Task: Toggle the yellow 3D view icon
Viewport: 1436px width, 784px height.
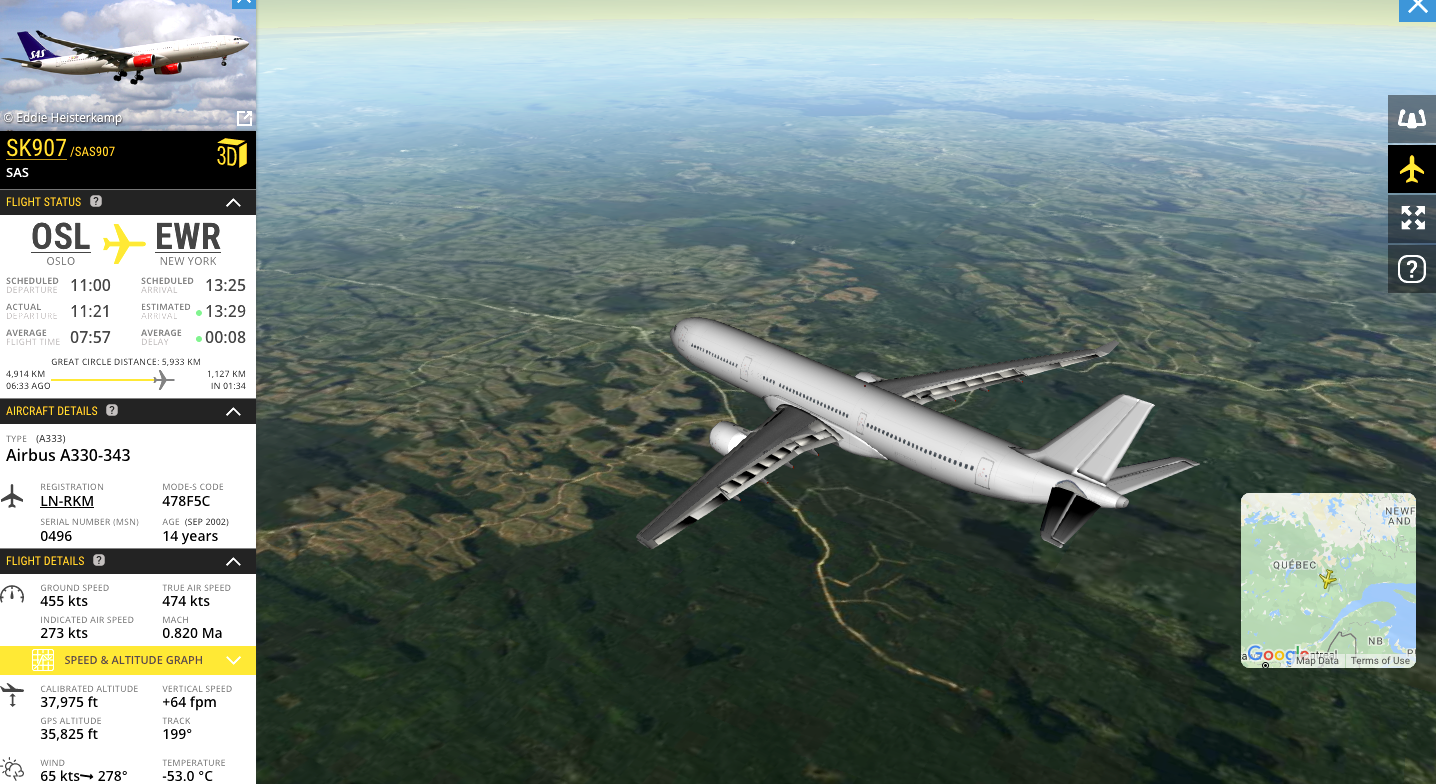Action: (231, 154)
